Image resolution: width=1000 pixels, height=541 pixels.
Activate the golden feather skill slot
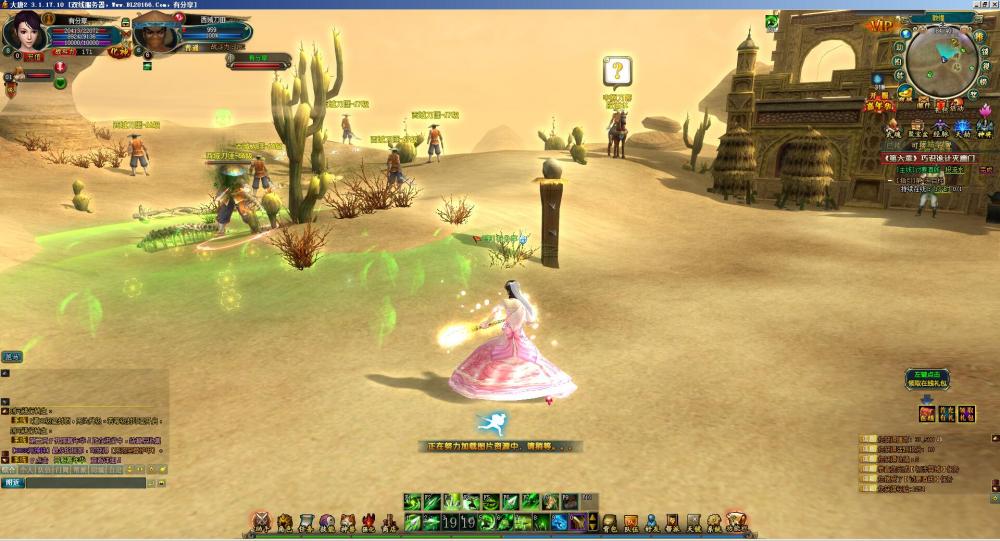point(578,521)
